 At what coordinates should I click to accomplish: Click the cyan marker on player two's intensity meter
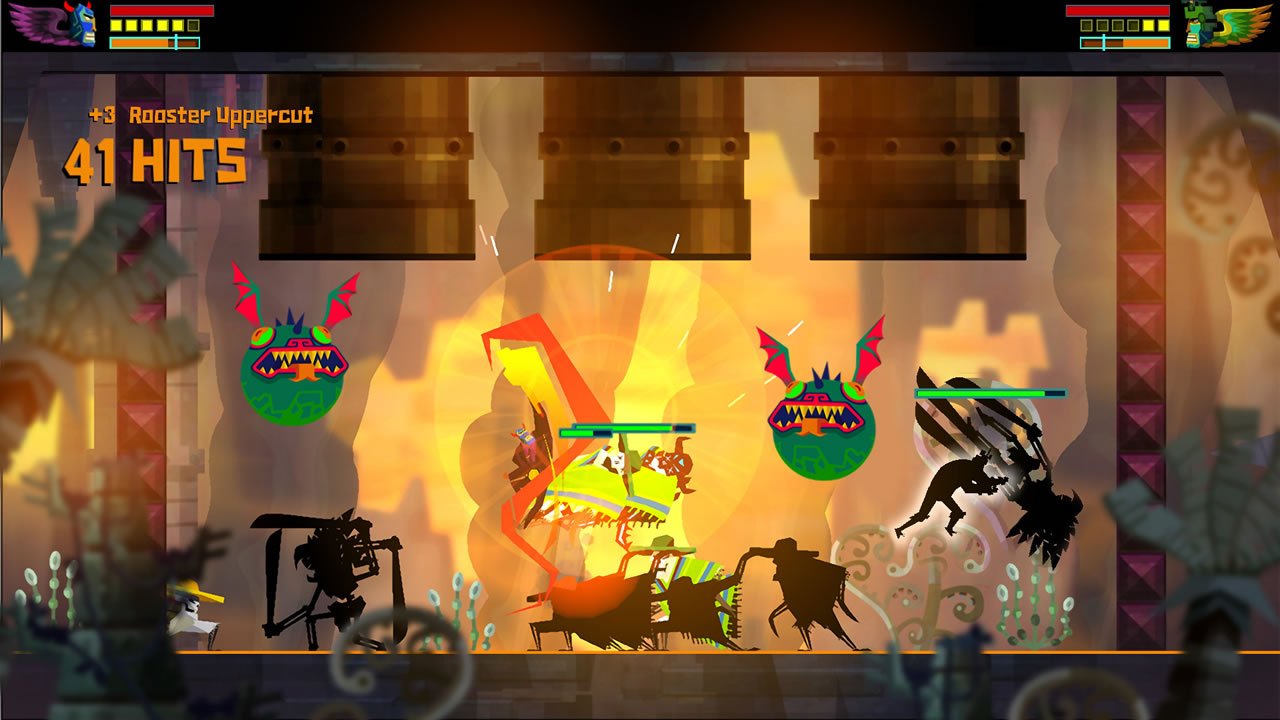coord(1104,41)
